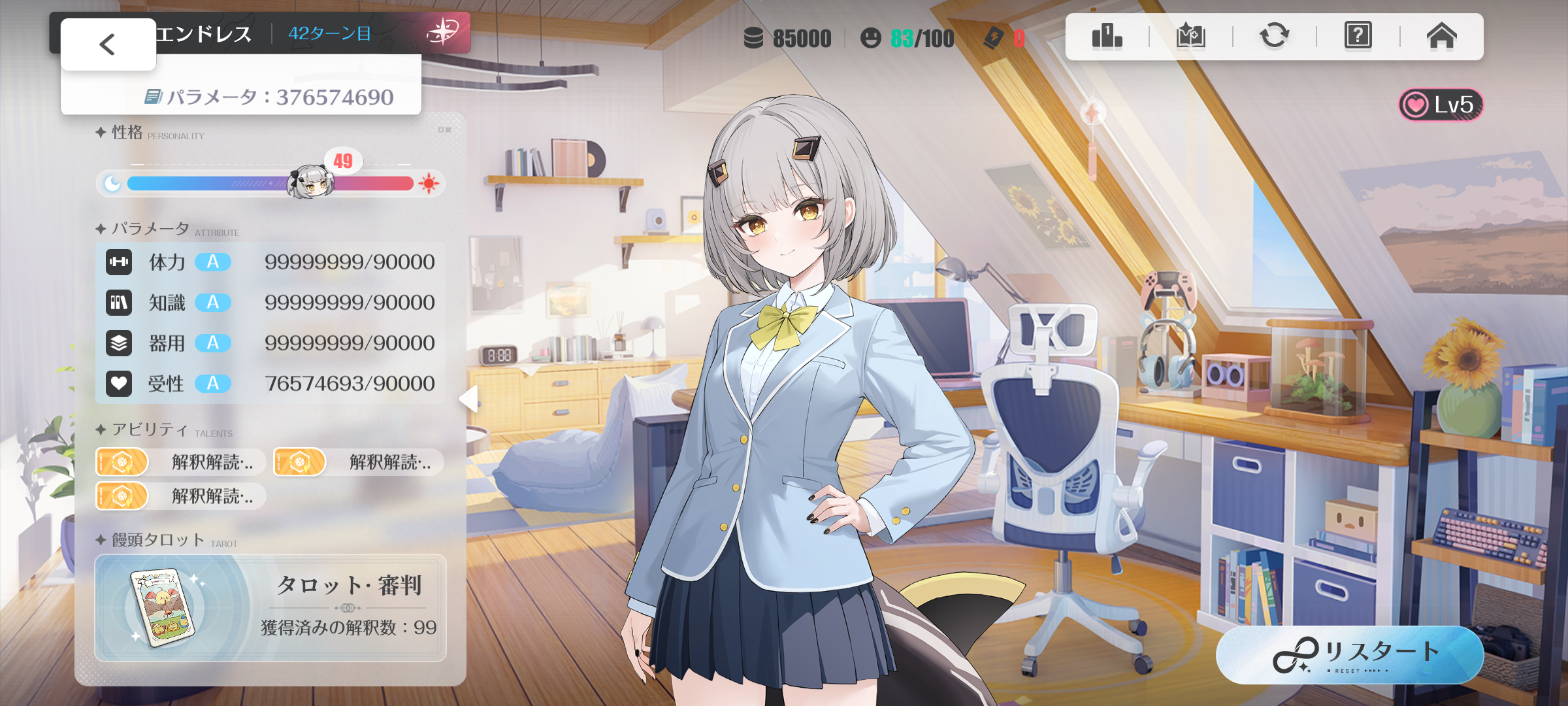
Task: Open the question mark help icon
Action: [1358, 36]
